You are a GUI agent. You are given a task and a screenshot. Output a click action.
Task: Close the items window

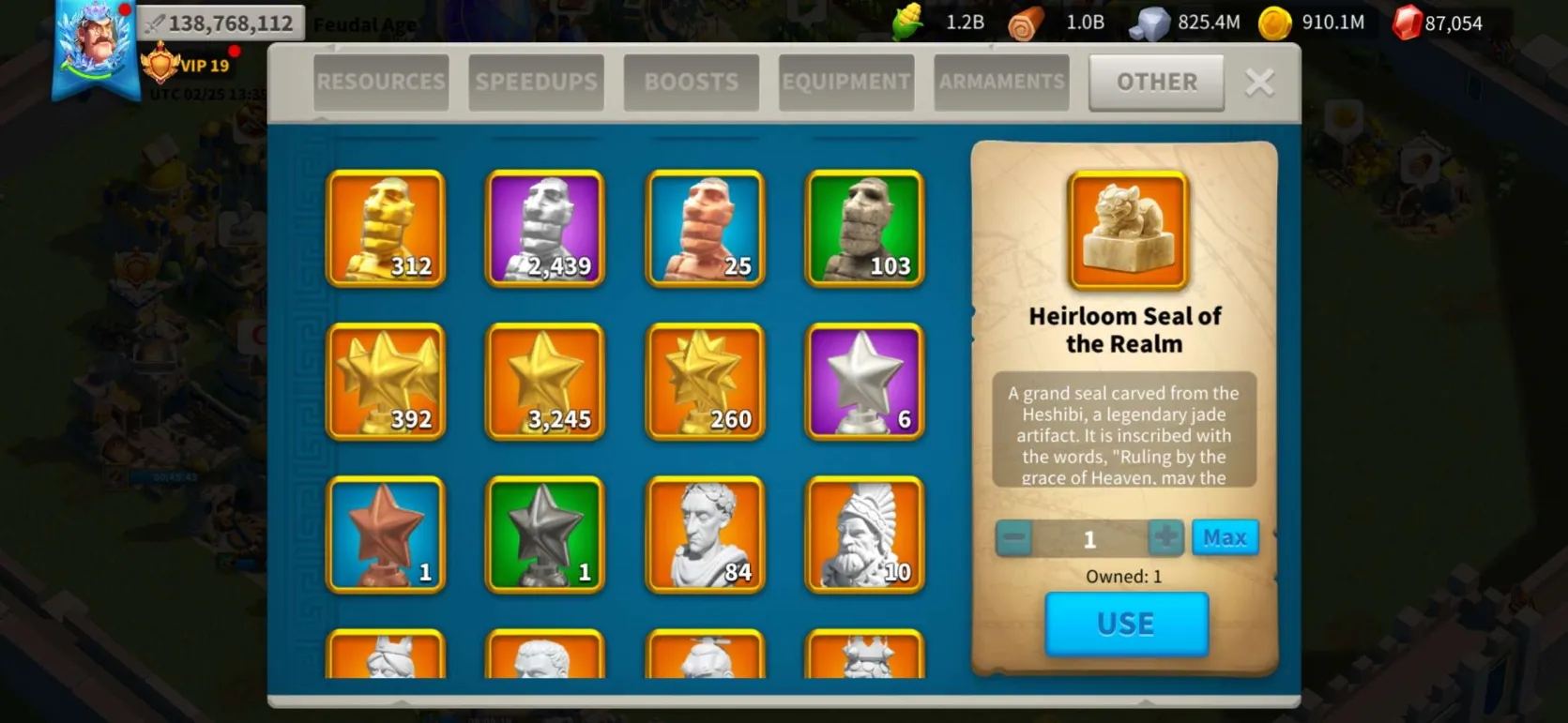coord(1259,83)
